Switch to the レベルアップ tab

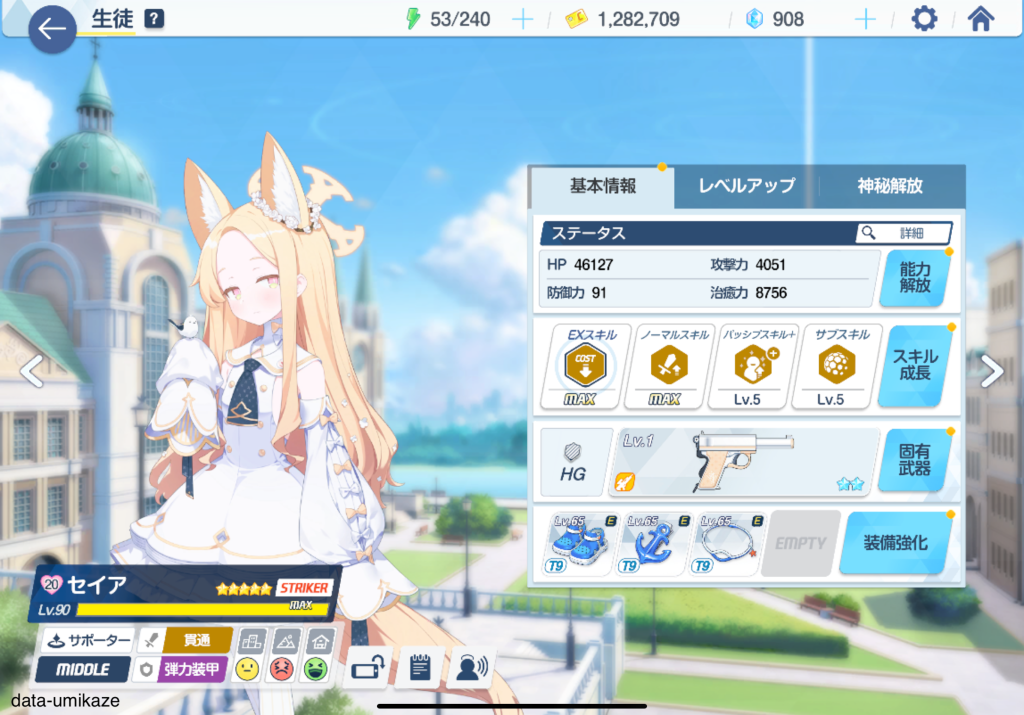point(746,186)
